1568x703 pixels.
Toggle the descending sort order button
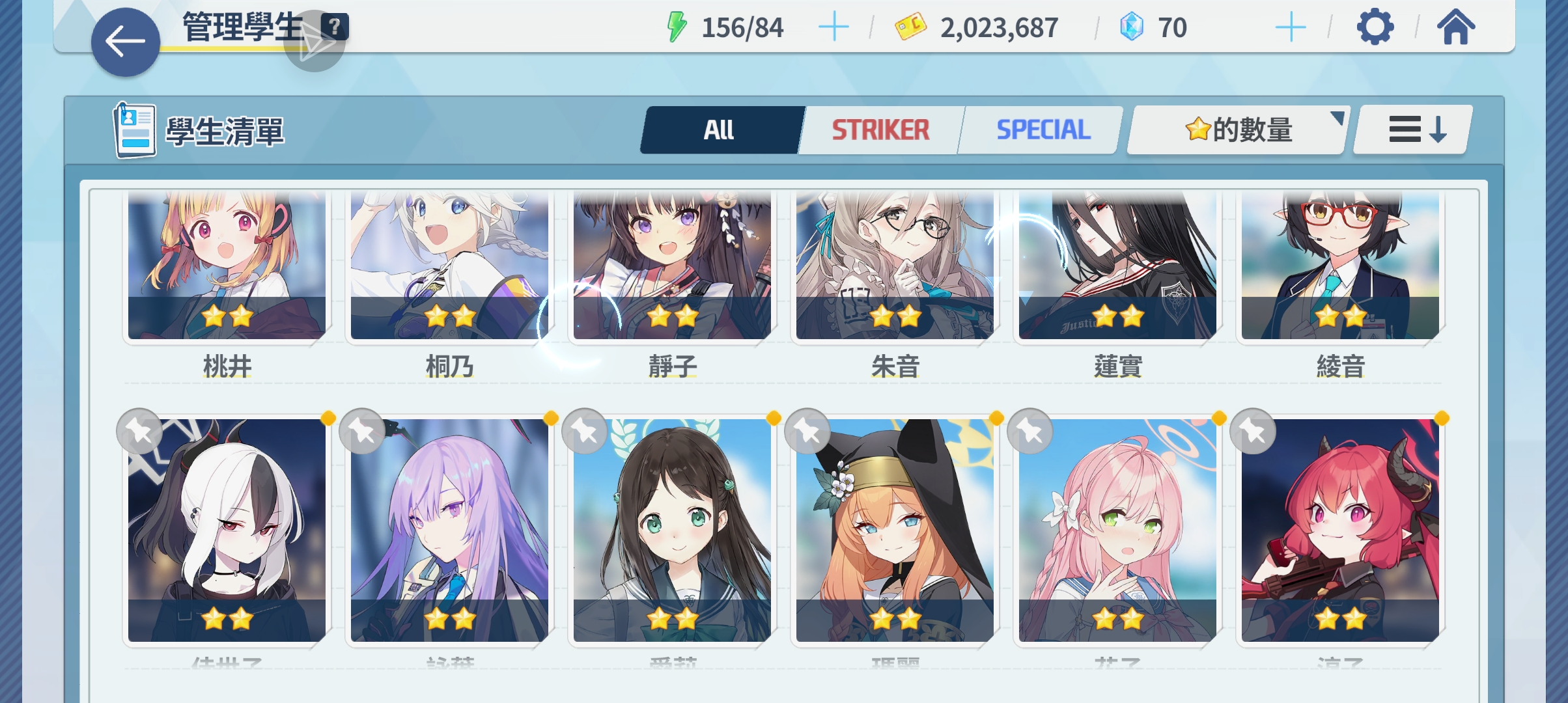(x=1412, y=130)
